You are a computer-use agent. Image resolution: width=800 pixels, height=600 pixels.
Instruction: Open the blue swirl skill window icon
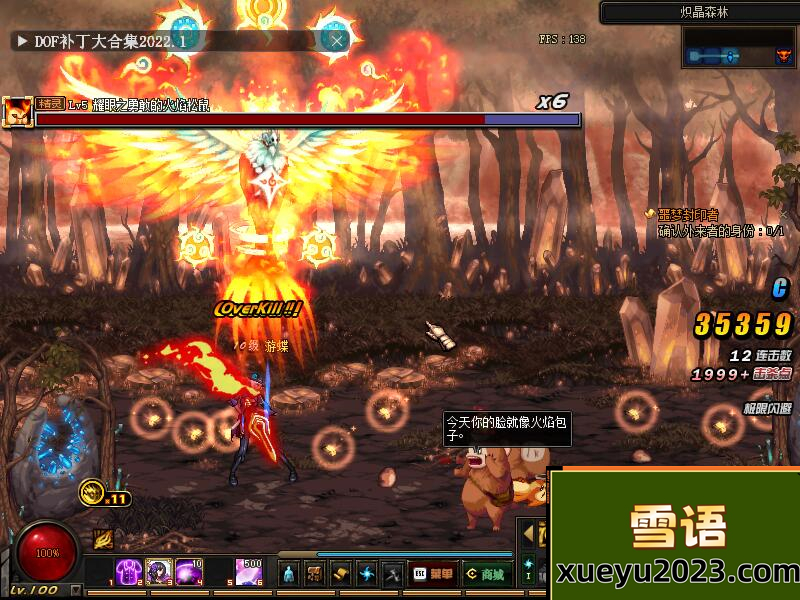367,574
